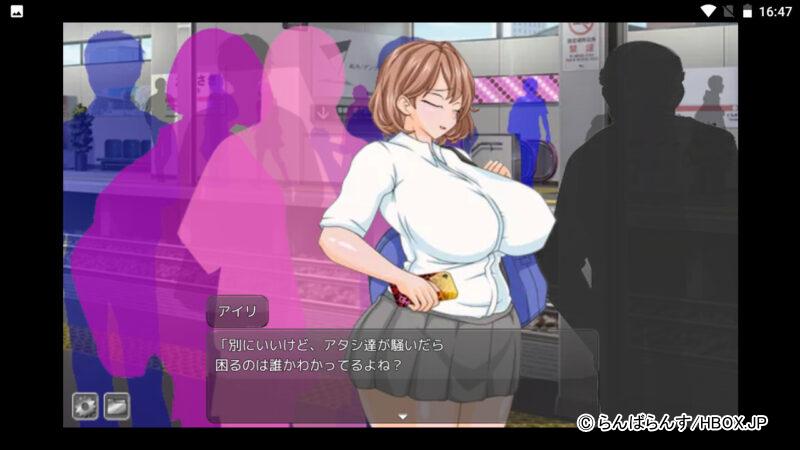The image size is (800, 450).
Task: Open the gear settings icon
Action: pos(85,405)
